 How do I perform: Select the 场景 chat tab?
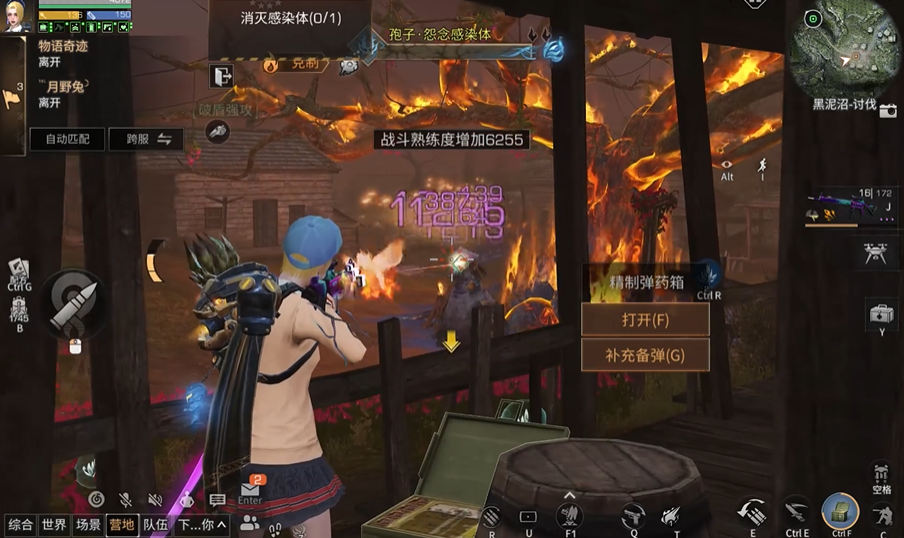(x=88, y=524)
